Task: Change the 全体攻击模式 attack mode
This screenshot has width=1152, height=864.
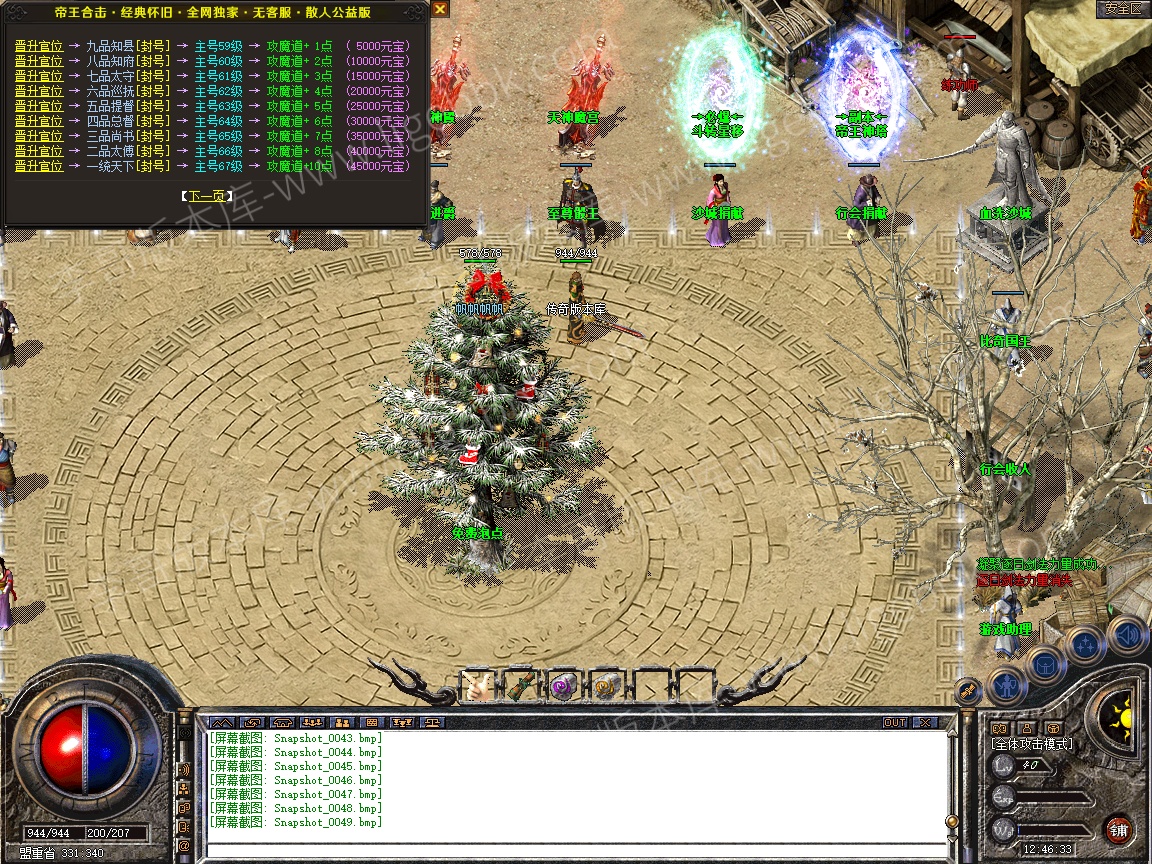Action: [x=1031, y=744]
